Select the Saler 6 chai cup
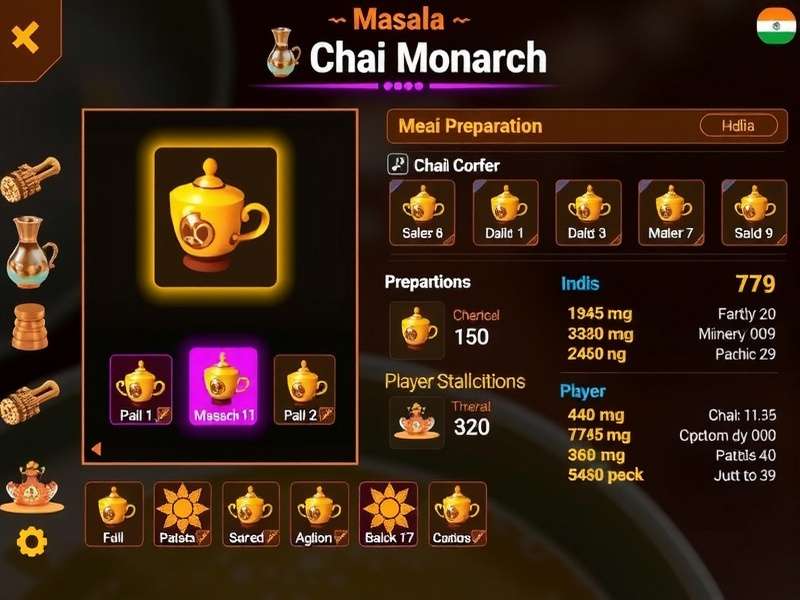Viewport: 800px width, 600px height. tap(422, 212)
